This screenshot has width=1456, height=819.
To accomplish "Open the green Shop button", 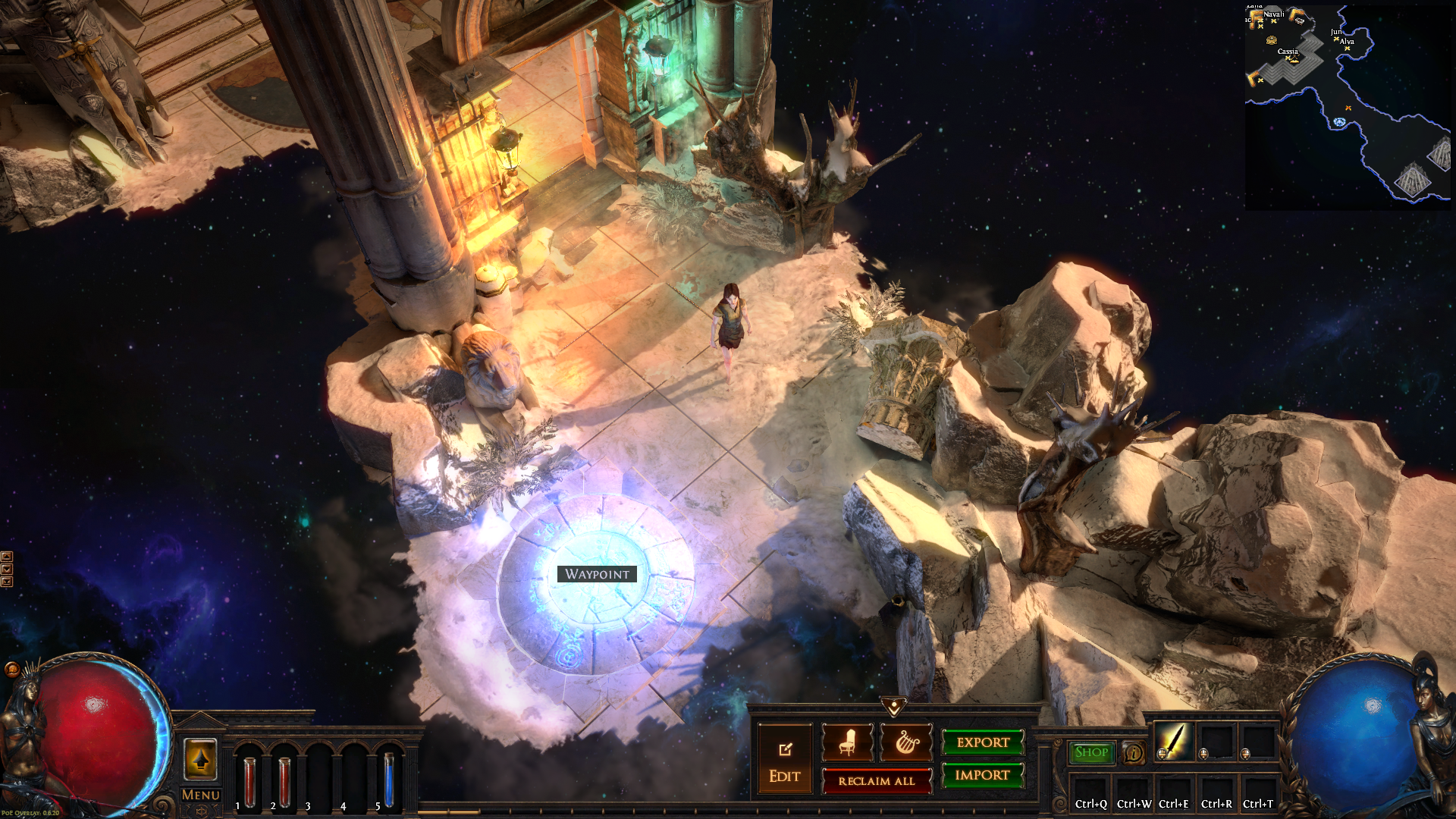I will 1091,752.
